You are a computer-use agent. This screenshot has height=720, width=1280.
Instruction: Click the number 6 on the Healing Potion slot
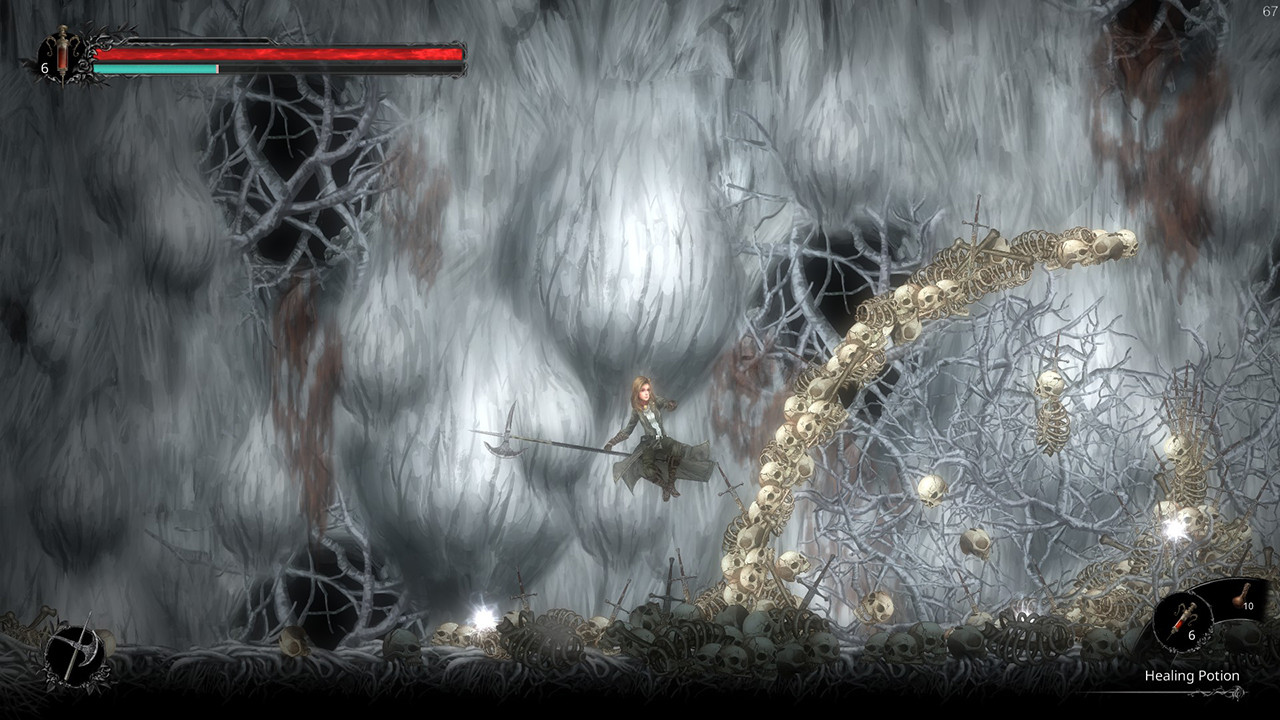click(1192, 635)
